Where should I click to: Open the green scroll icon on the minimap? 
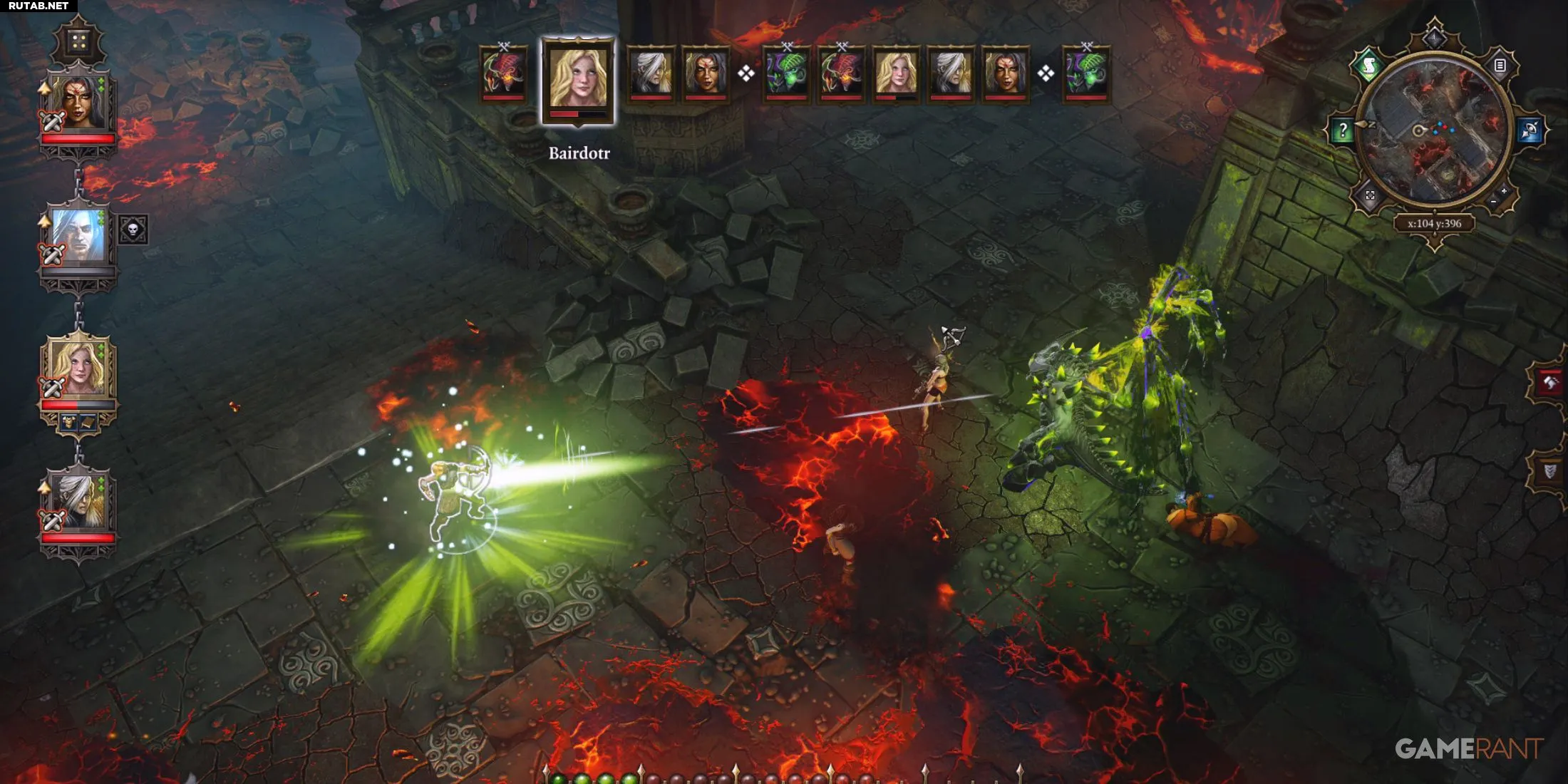pyautogui.click(x=1368, y=67)
